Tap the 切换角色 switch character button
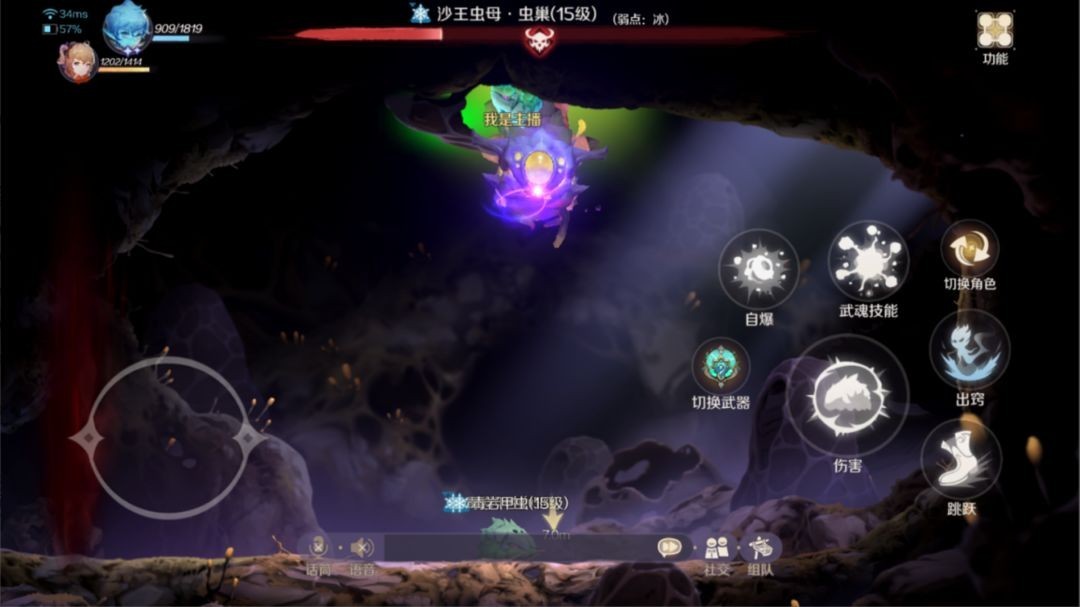1080x607 pixels. coord(969,248)
